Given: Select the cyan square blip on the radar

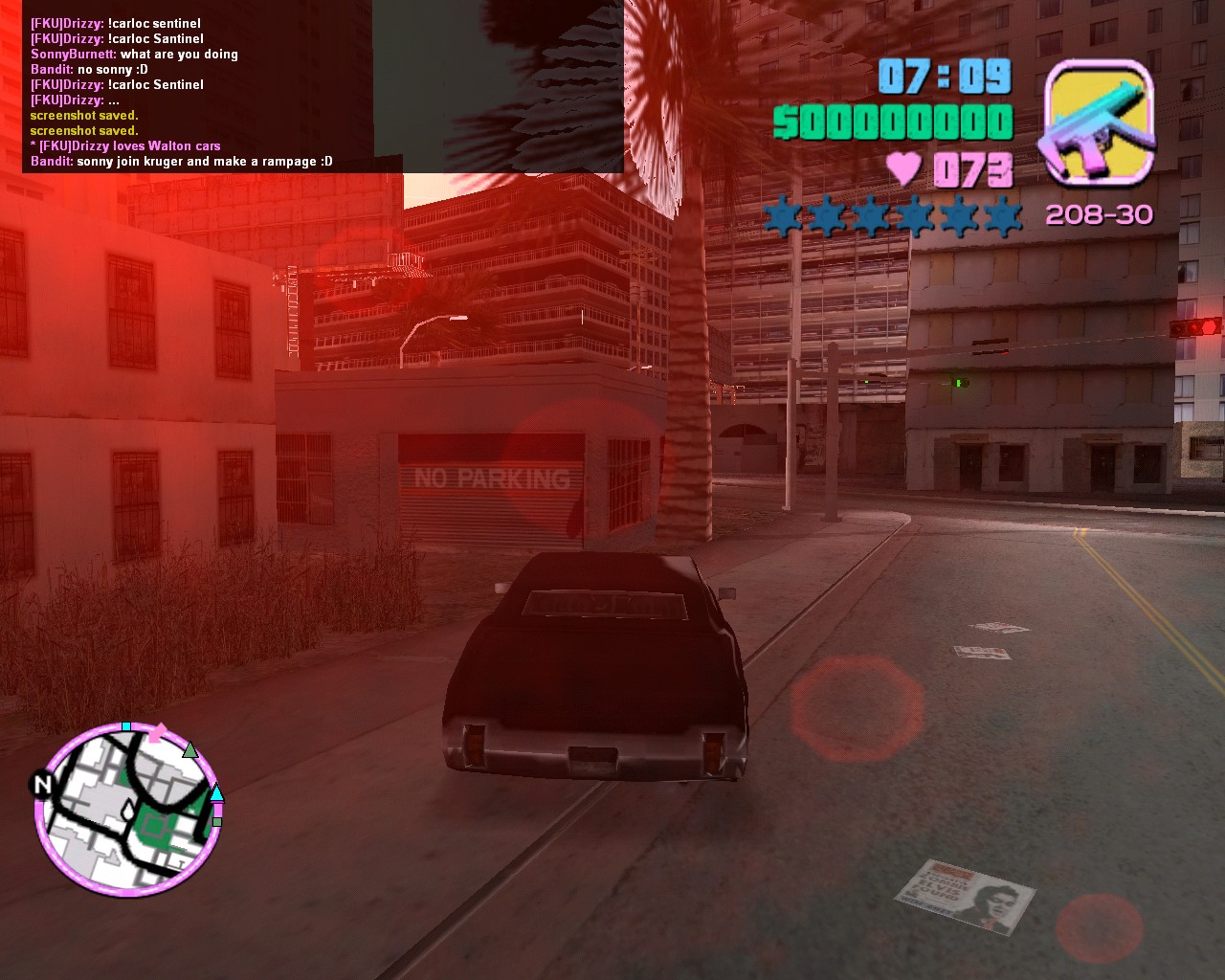Looking at the screenshot, I should [126, 727].
